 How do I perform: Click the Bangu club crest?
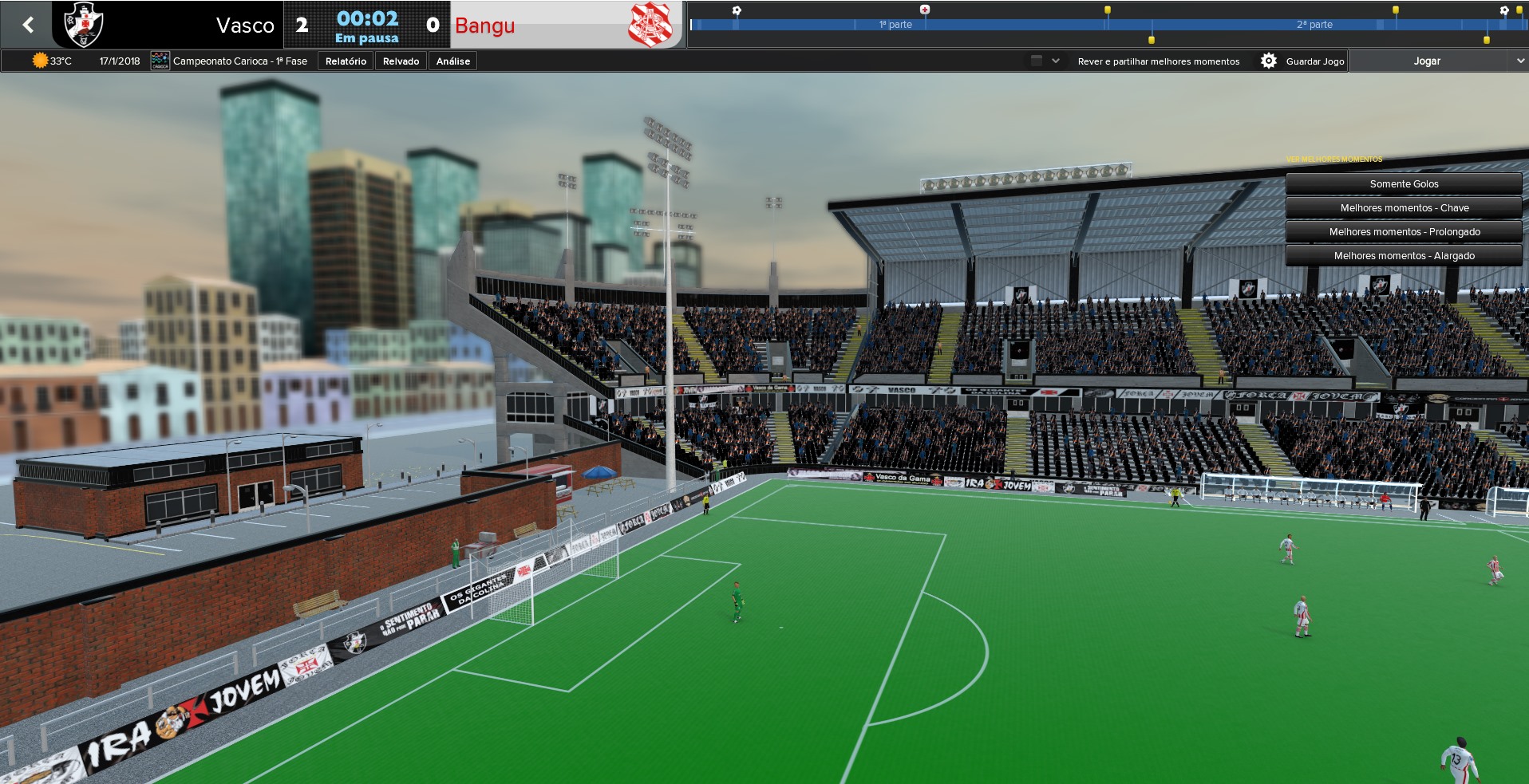pos(650,25)
